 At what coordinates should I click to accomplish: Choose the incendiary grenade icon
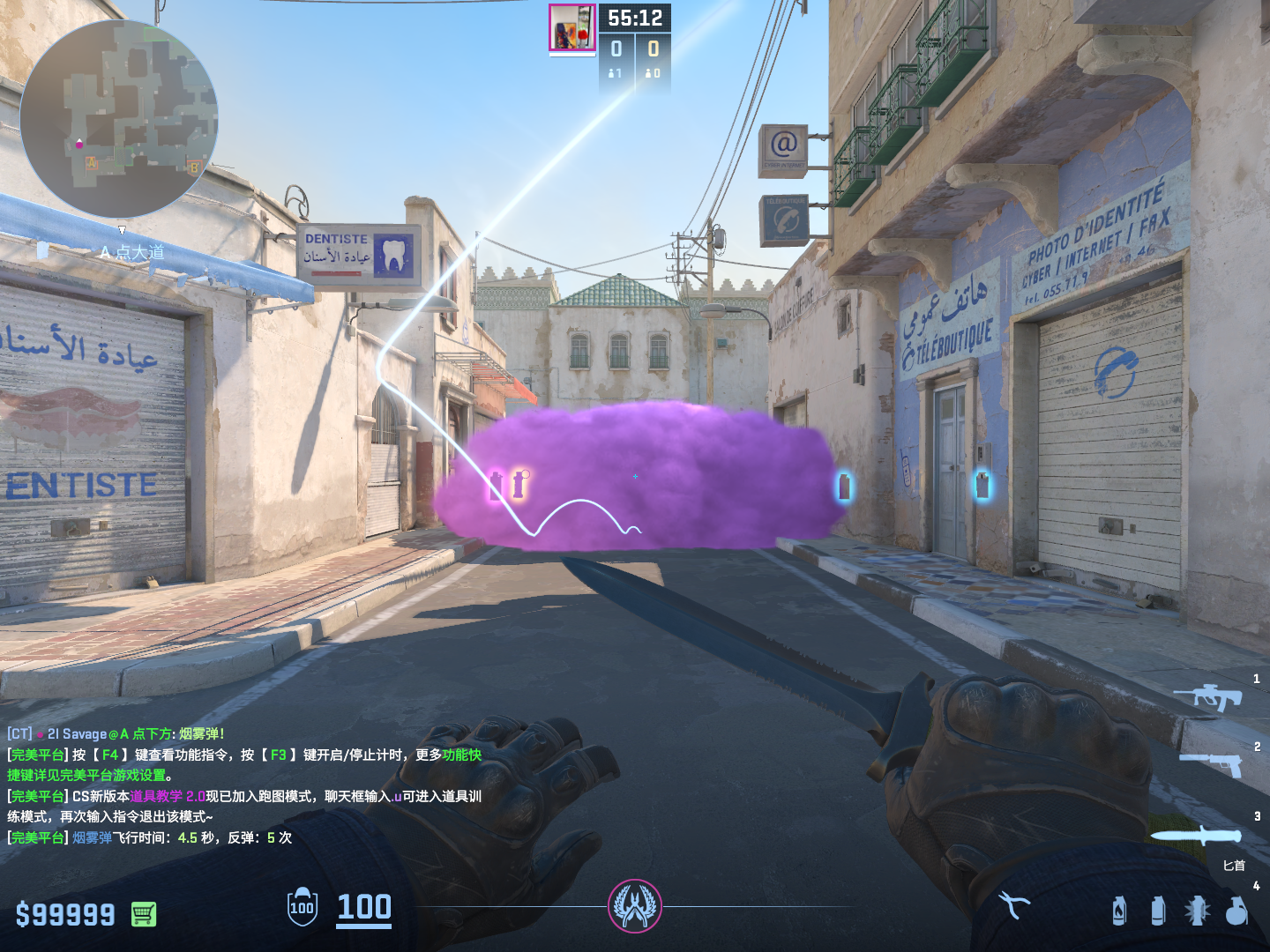(x=1119, y=911)
